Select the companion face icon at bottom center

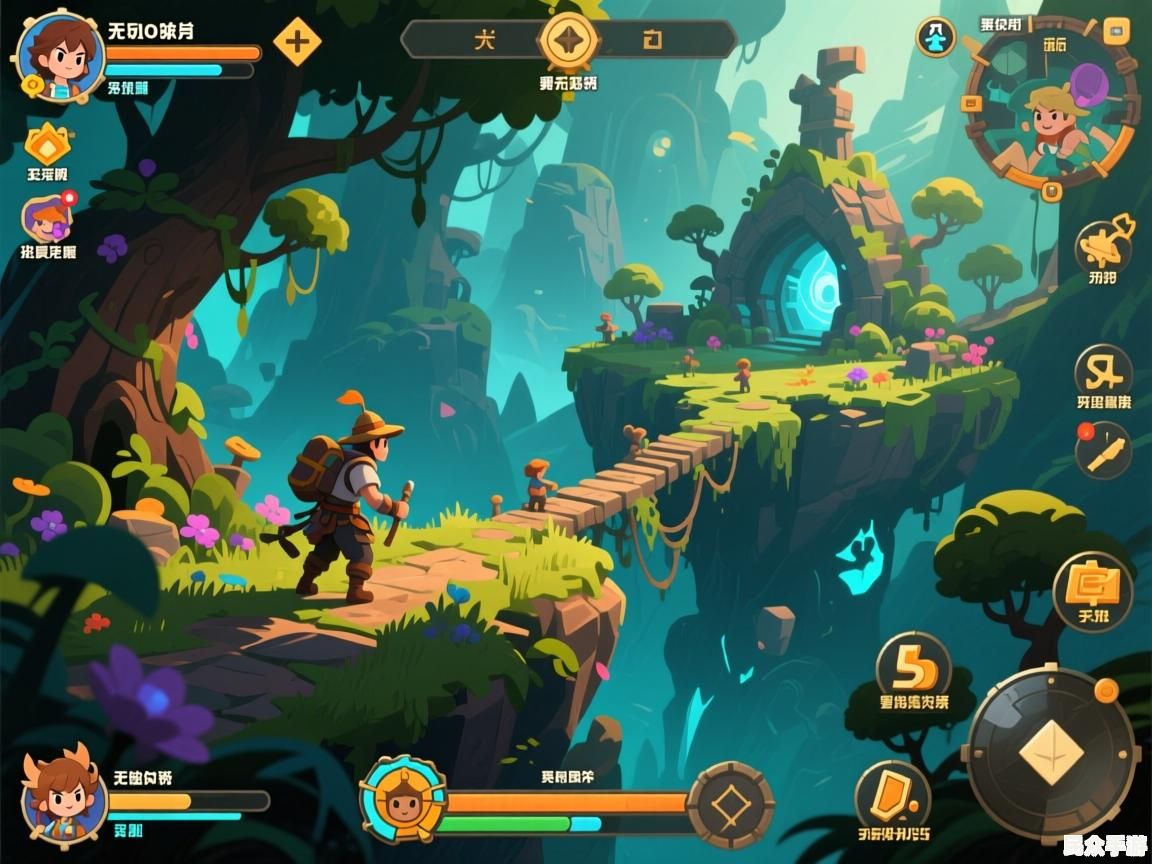(x=402, y=799)
